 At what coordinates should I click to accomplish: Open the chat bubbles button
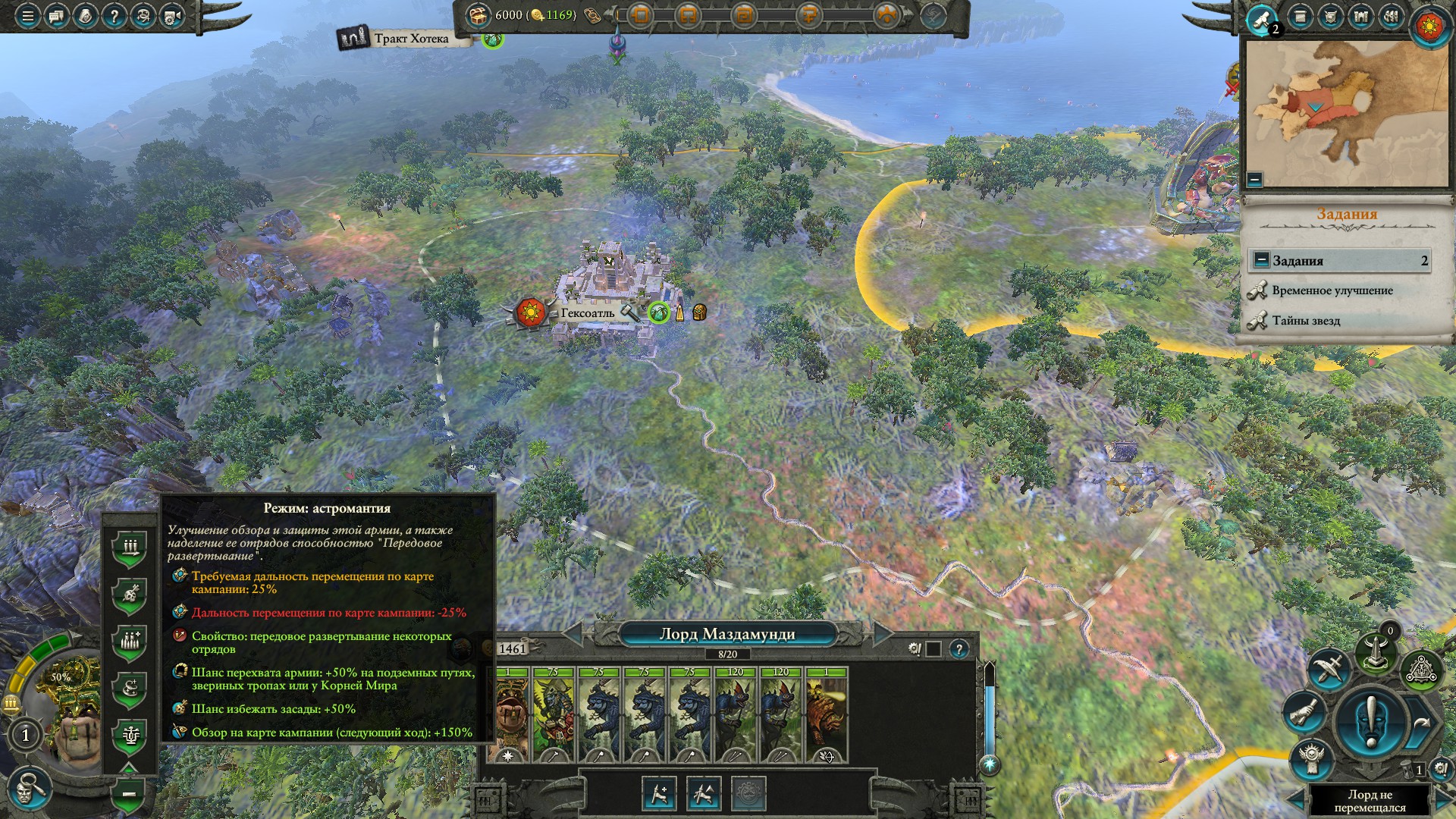tap(56, 16)
